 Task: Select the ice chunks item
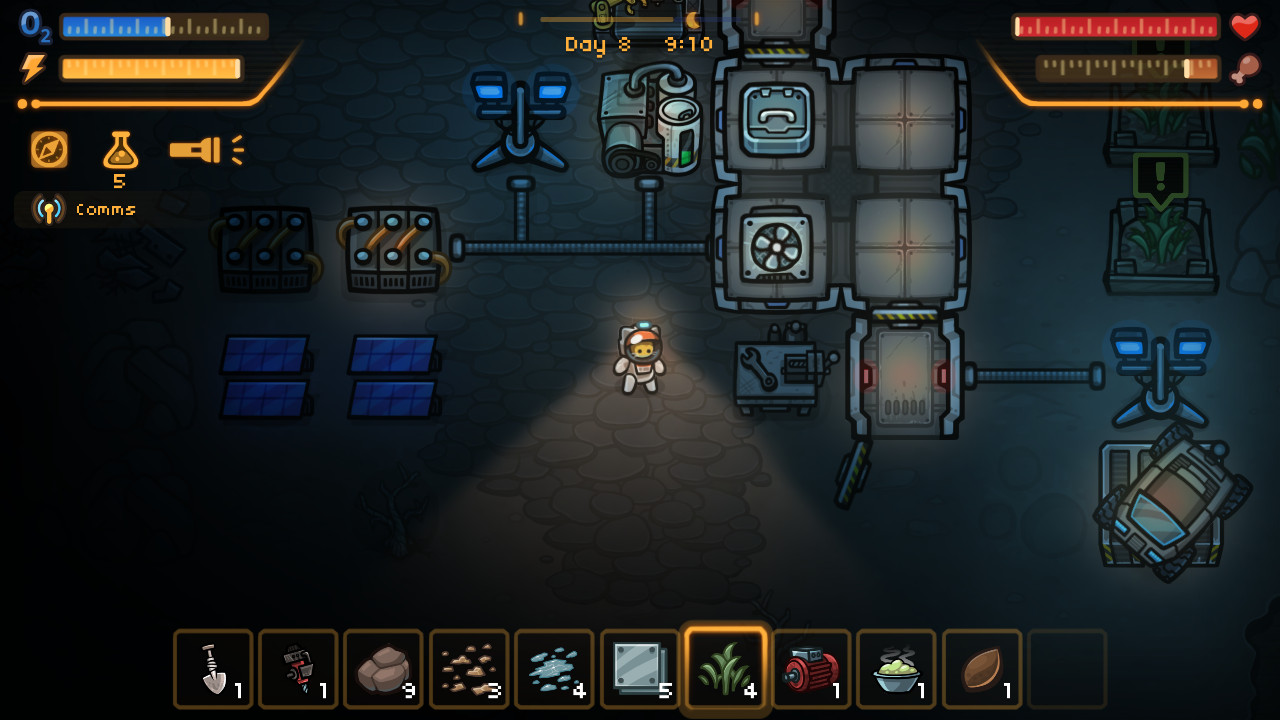pos(553,668)
